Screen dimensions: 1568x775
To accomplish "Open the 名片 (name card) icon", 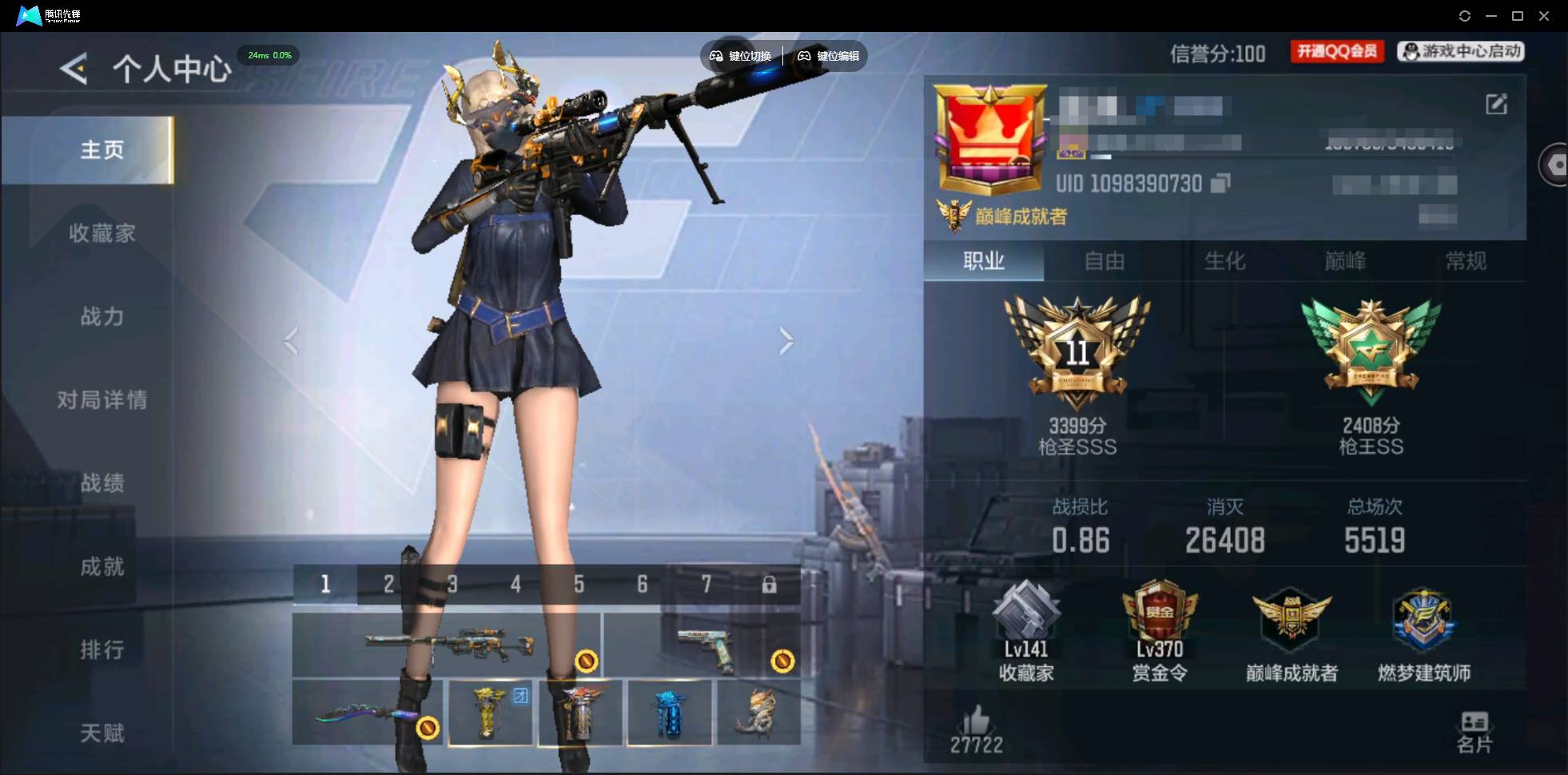I will 1474,721.
